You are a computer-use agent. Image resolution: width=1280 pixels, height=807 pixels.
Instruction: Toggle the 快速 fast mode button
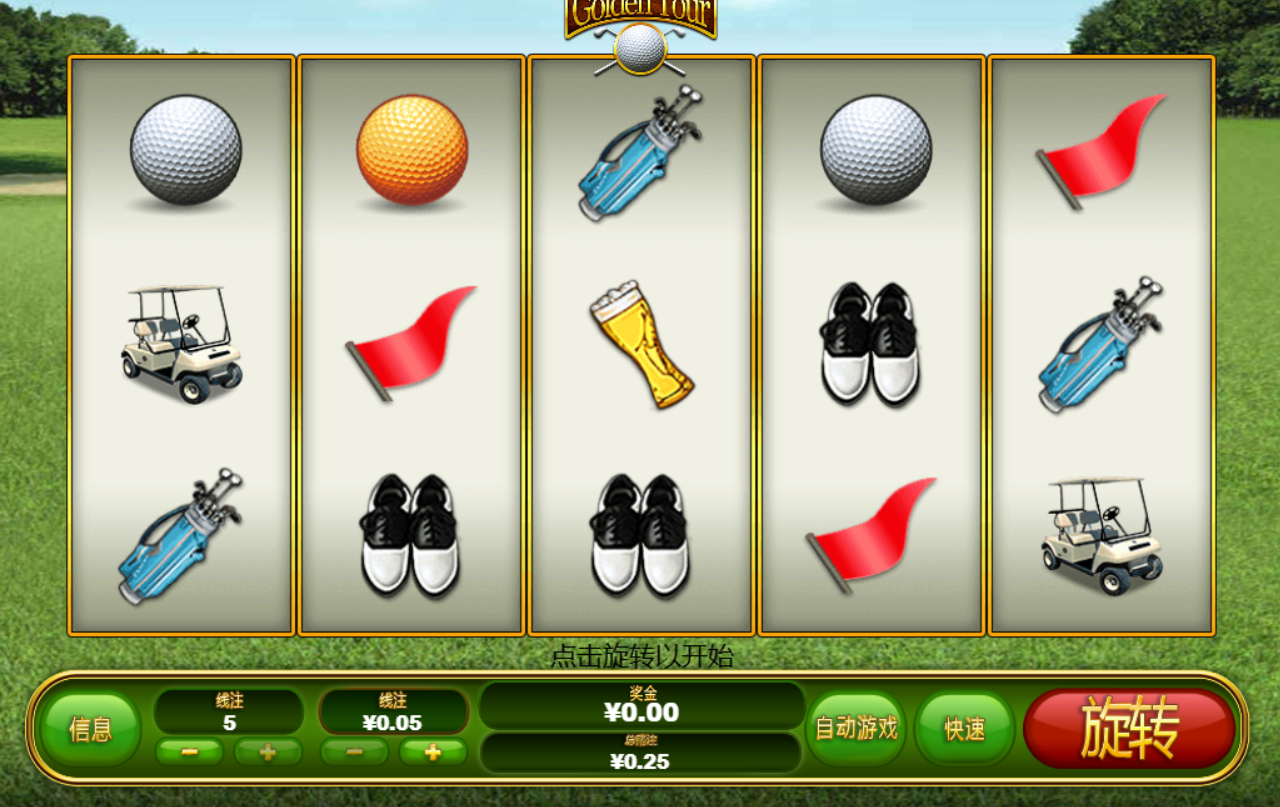click(x=964, y=728)
